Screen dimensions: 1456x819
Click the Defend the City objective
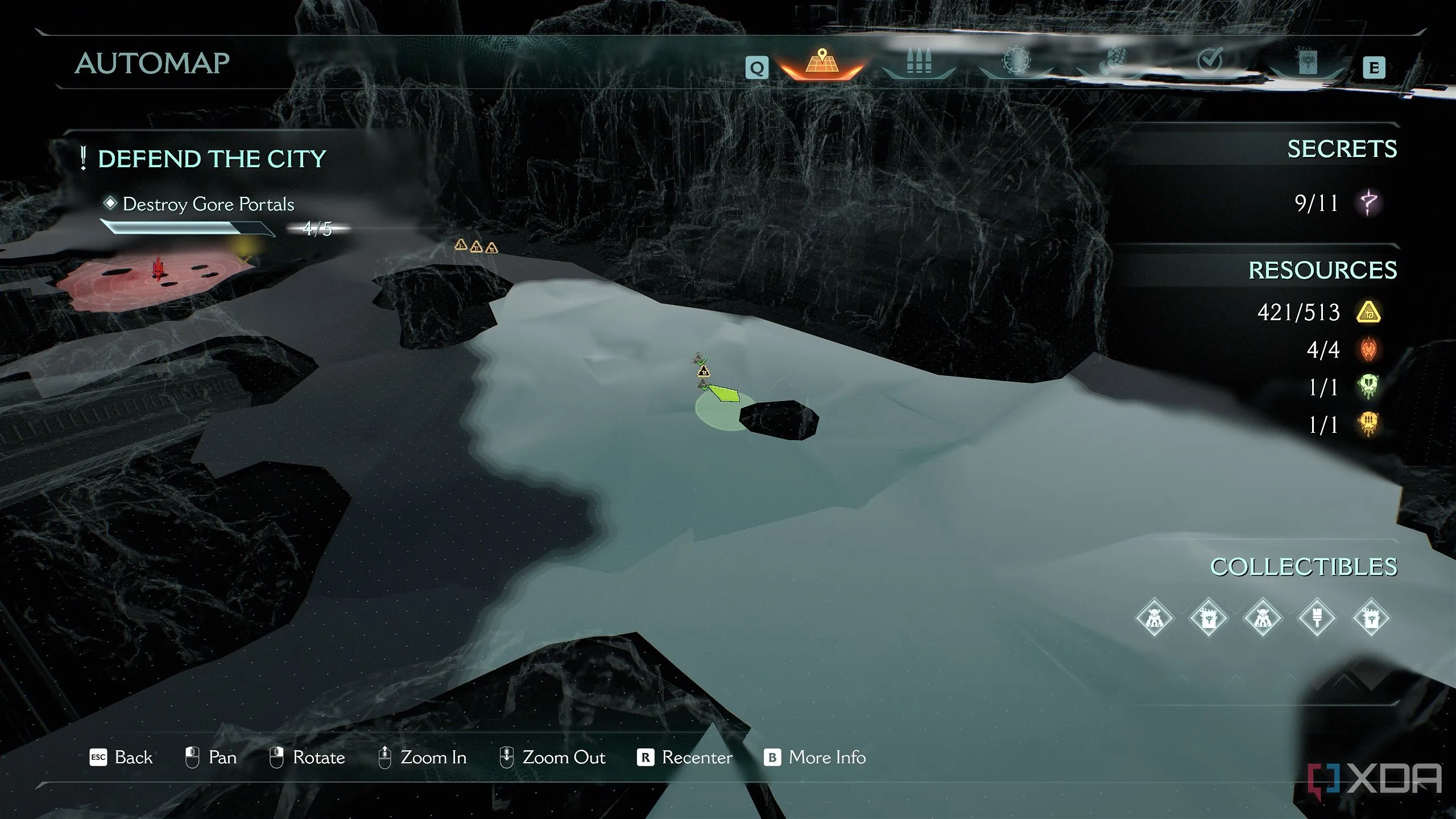tap(212, 159)
